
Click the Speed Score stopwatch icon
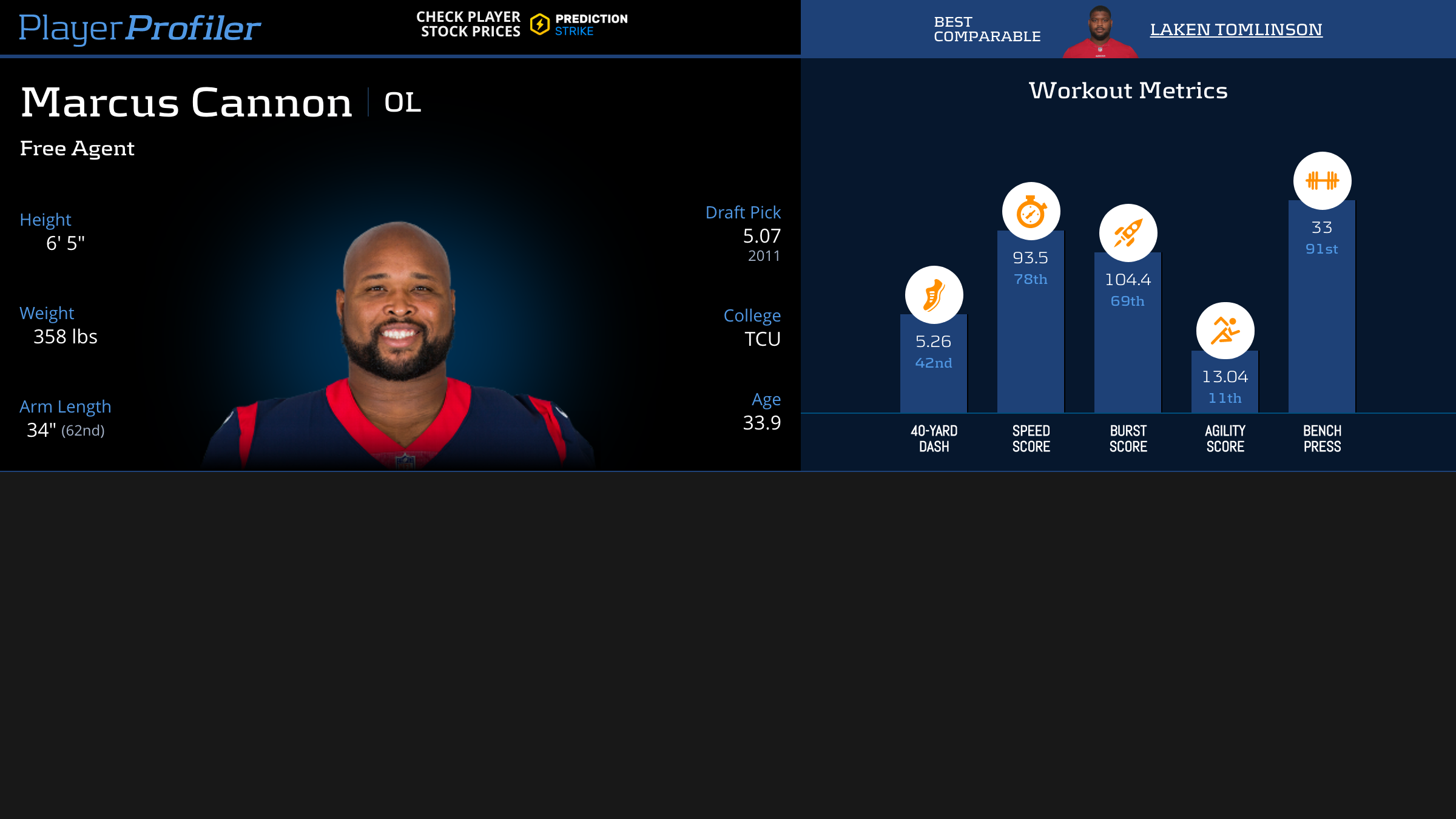coord(1031,211)
